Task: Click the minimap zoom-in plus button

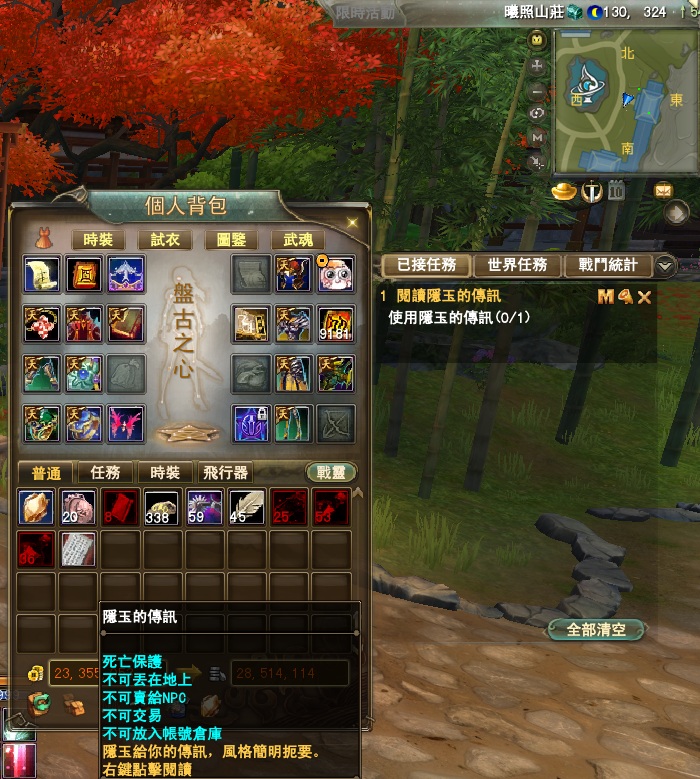Action: tap(538, 65)
